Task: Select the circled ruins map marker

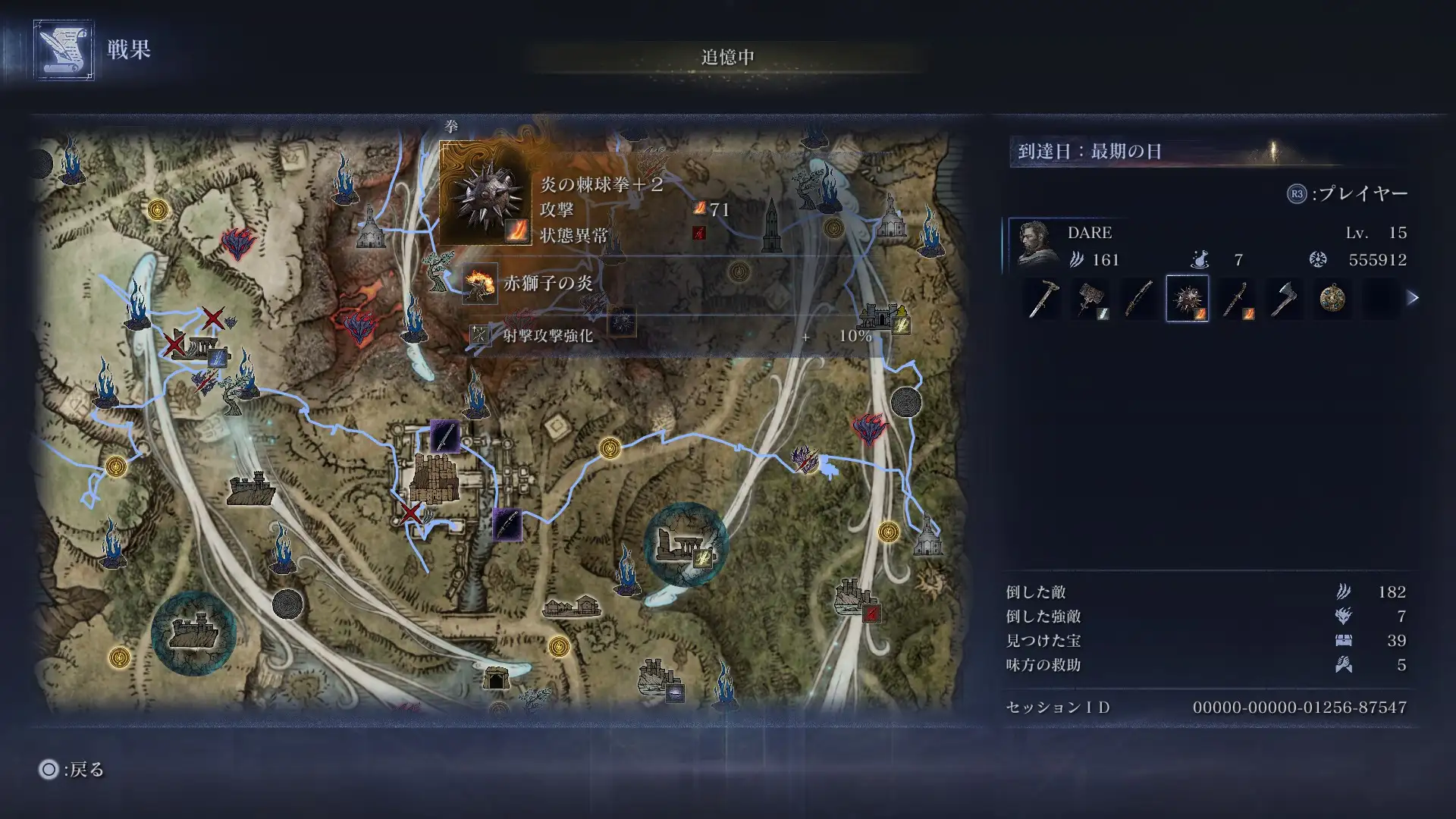Action: point(685,544)
